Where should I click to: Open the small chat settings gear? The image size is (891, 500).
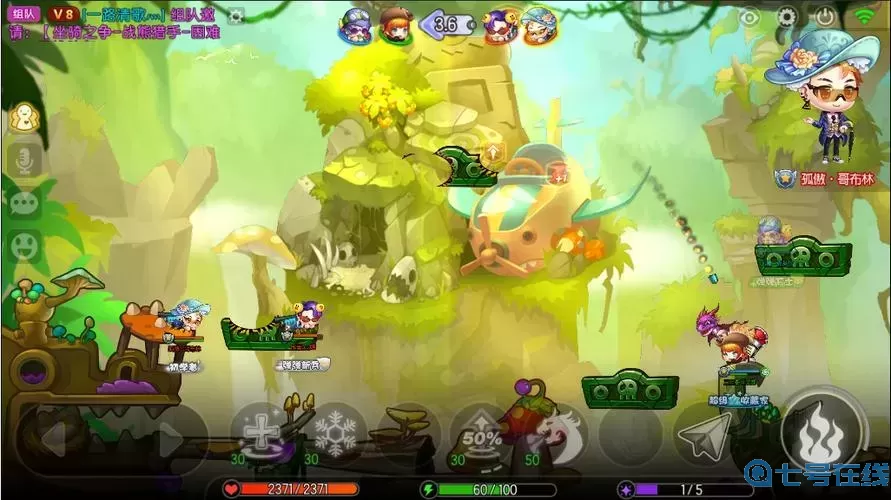(x=236, y=15)
